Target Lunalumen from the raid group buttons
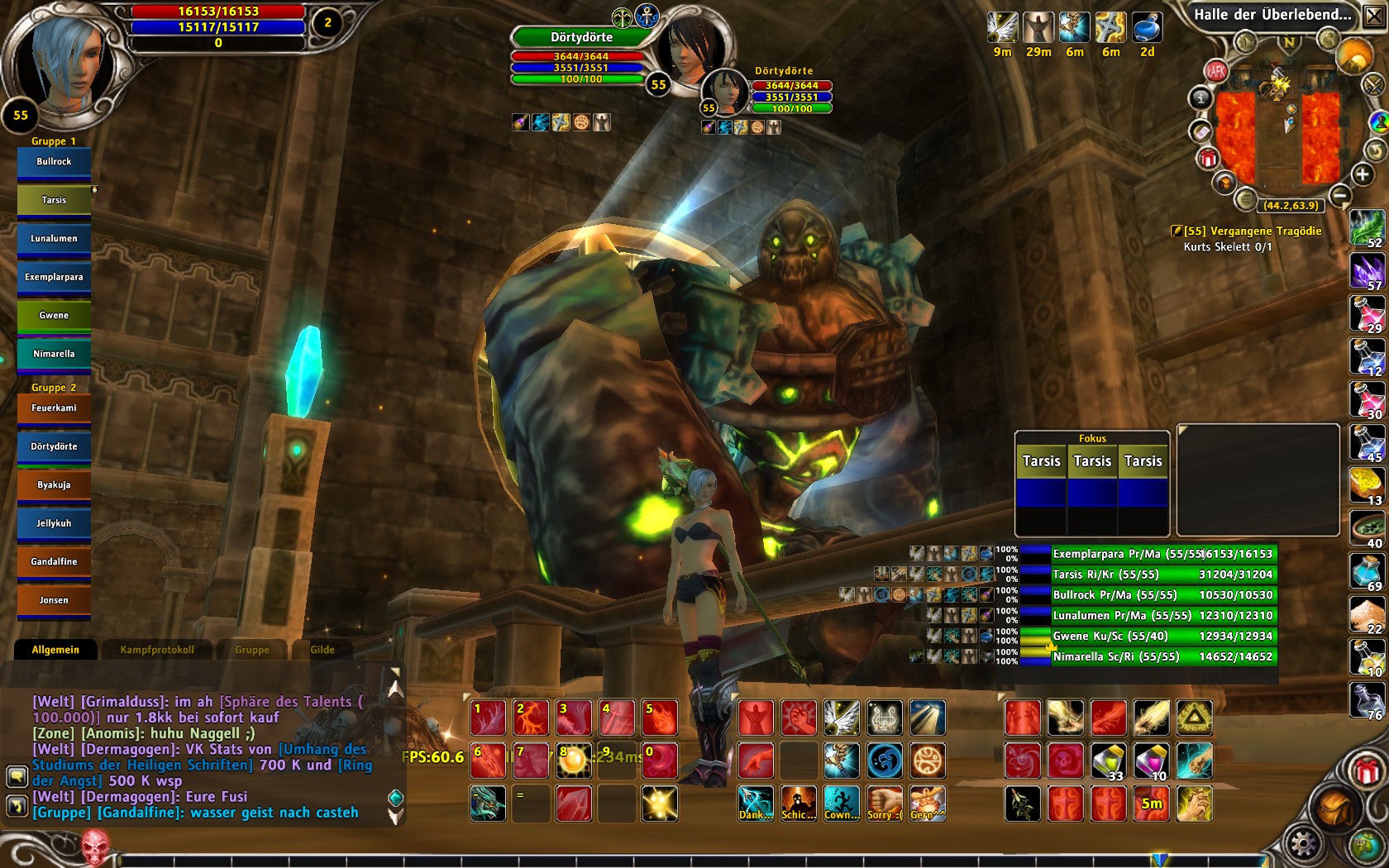Screen dimensions: 1389x868 [x=54, y=239]
